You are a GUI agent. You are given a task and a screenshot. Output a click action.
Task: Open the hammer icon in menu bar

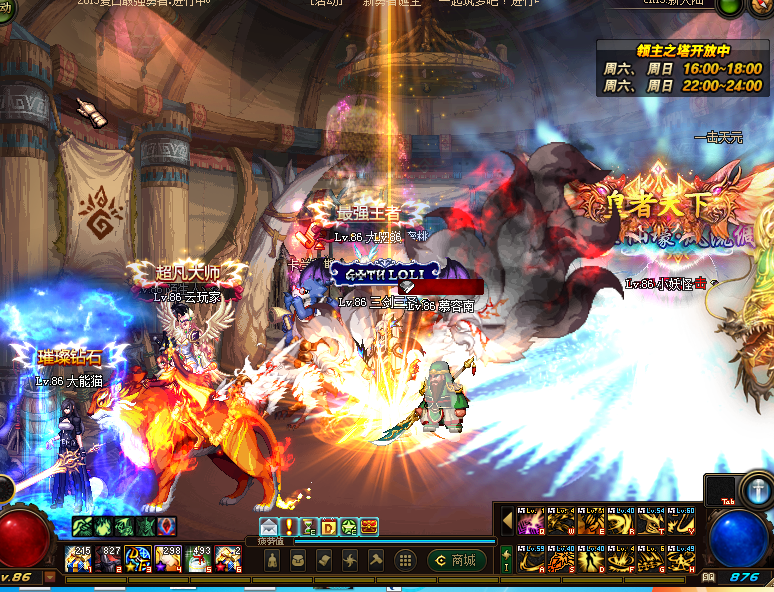click(x=376, y=560)
